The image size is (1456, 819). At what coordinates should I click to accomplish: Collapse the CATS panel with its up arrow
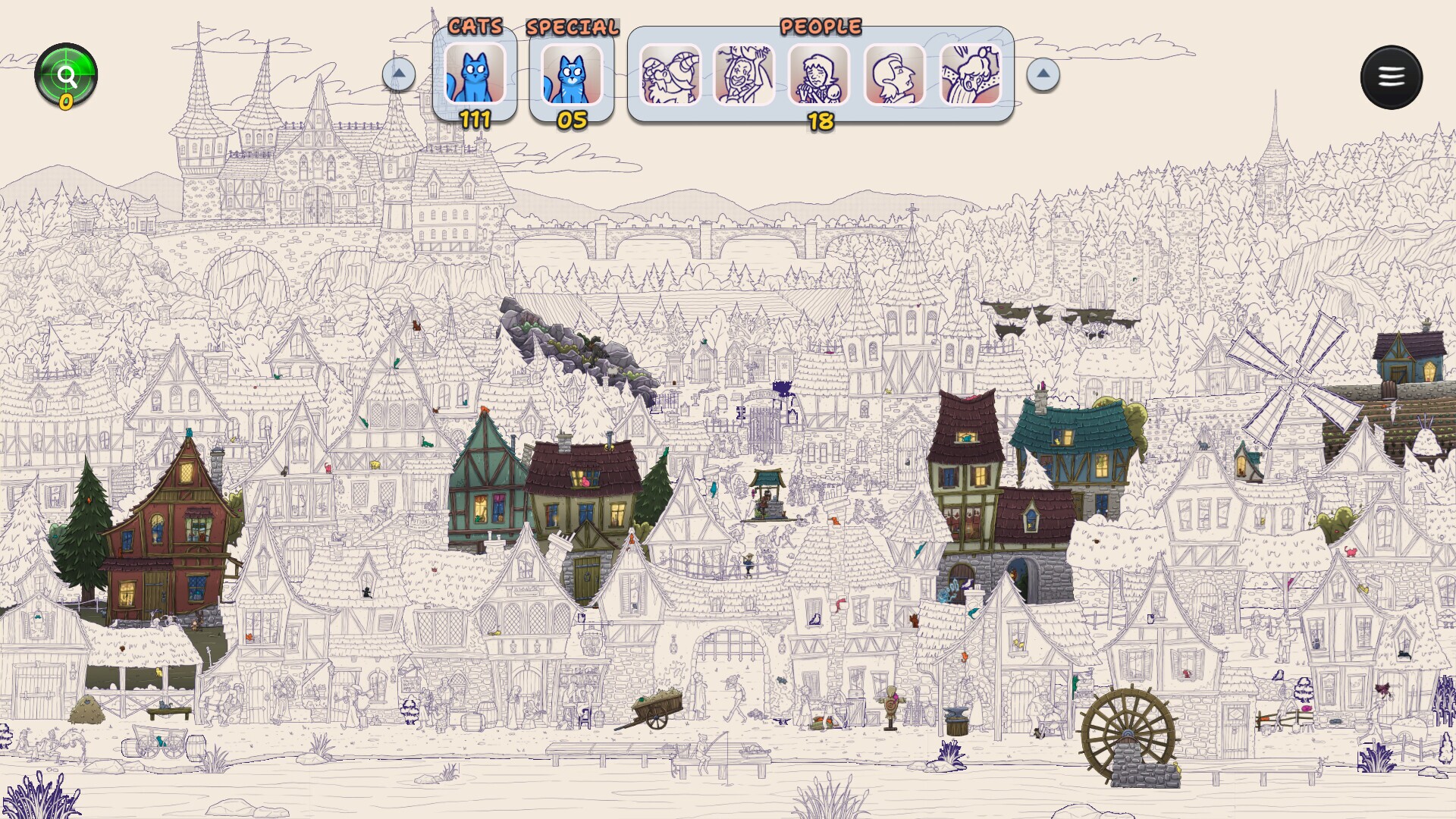tap(399, 75)
